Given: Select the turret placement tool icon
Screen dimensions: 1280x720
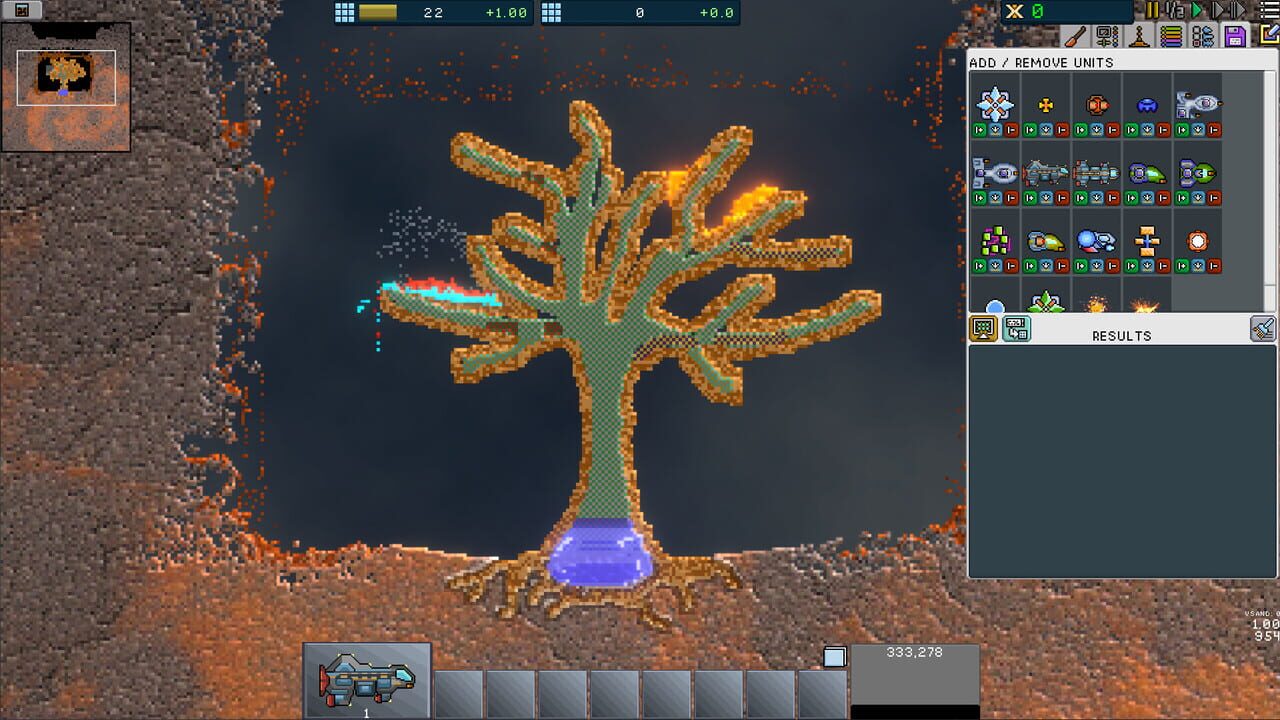Looking at the screenshot, I should click(1139, 36).
